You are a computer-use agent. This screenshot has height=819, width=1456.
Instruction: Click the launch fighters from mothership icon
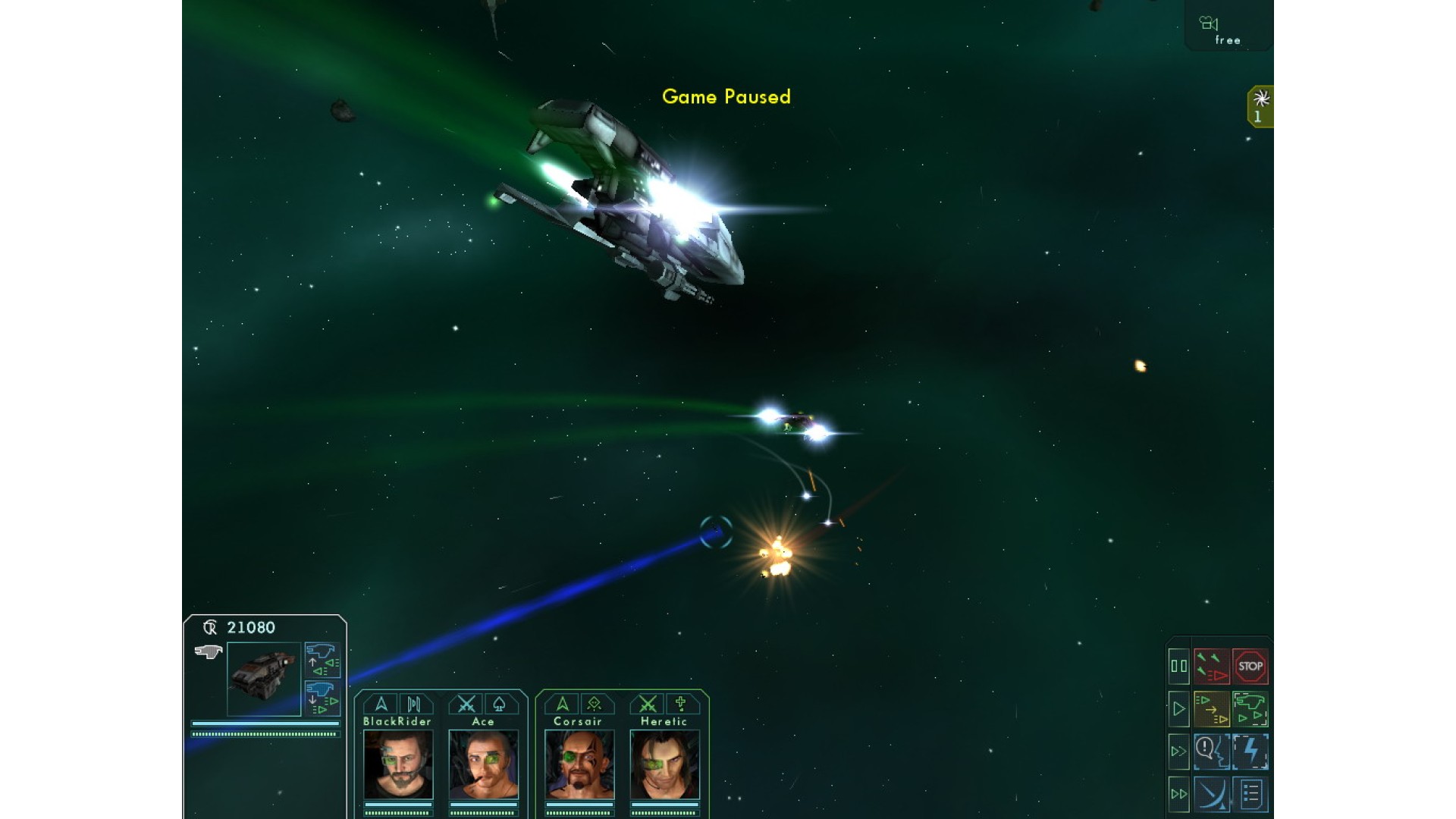322,660
